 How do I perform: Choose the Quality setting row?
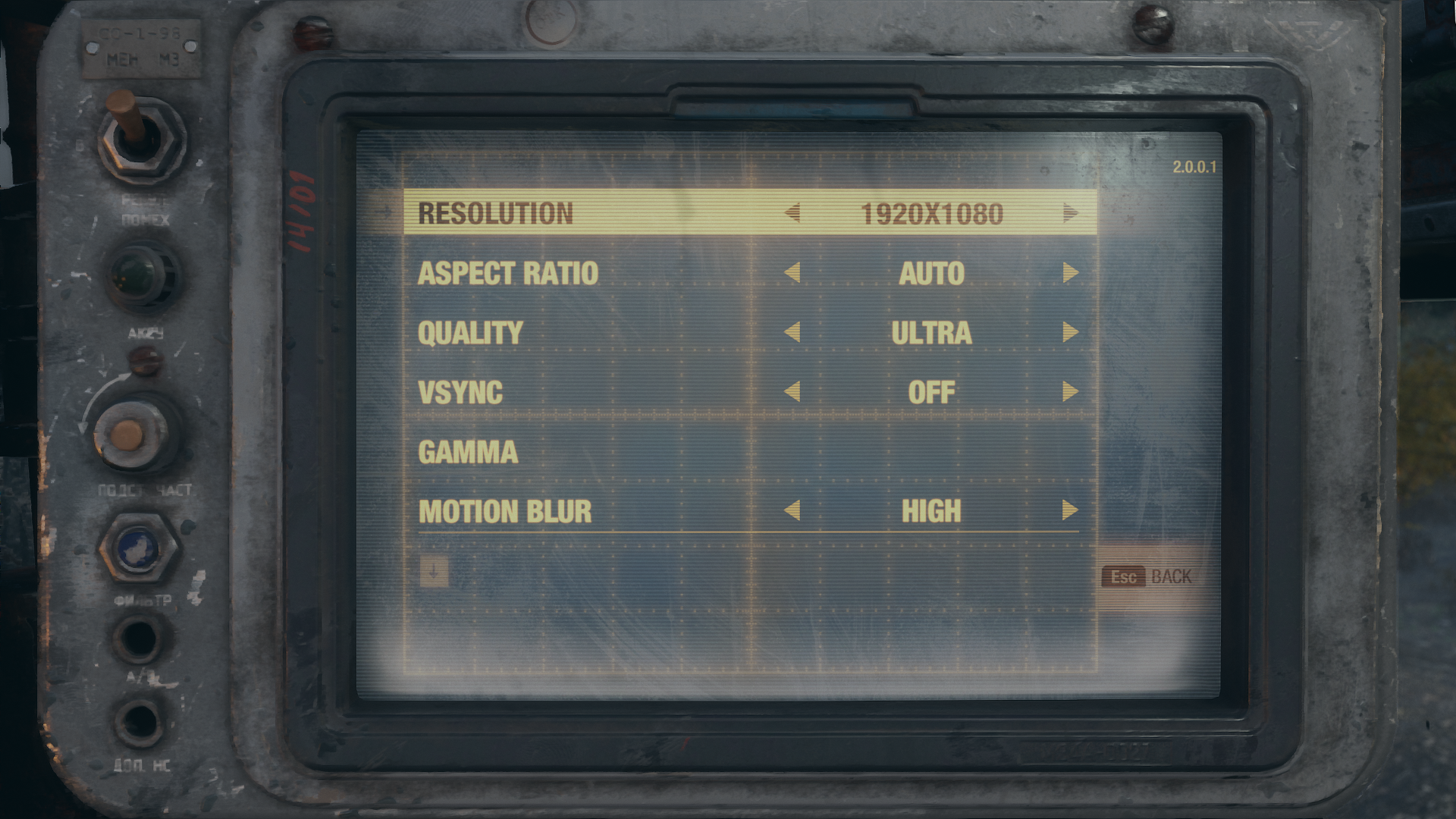click(470, 333)
